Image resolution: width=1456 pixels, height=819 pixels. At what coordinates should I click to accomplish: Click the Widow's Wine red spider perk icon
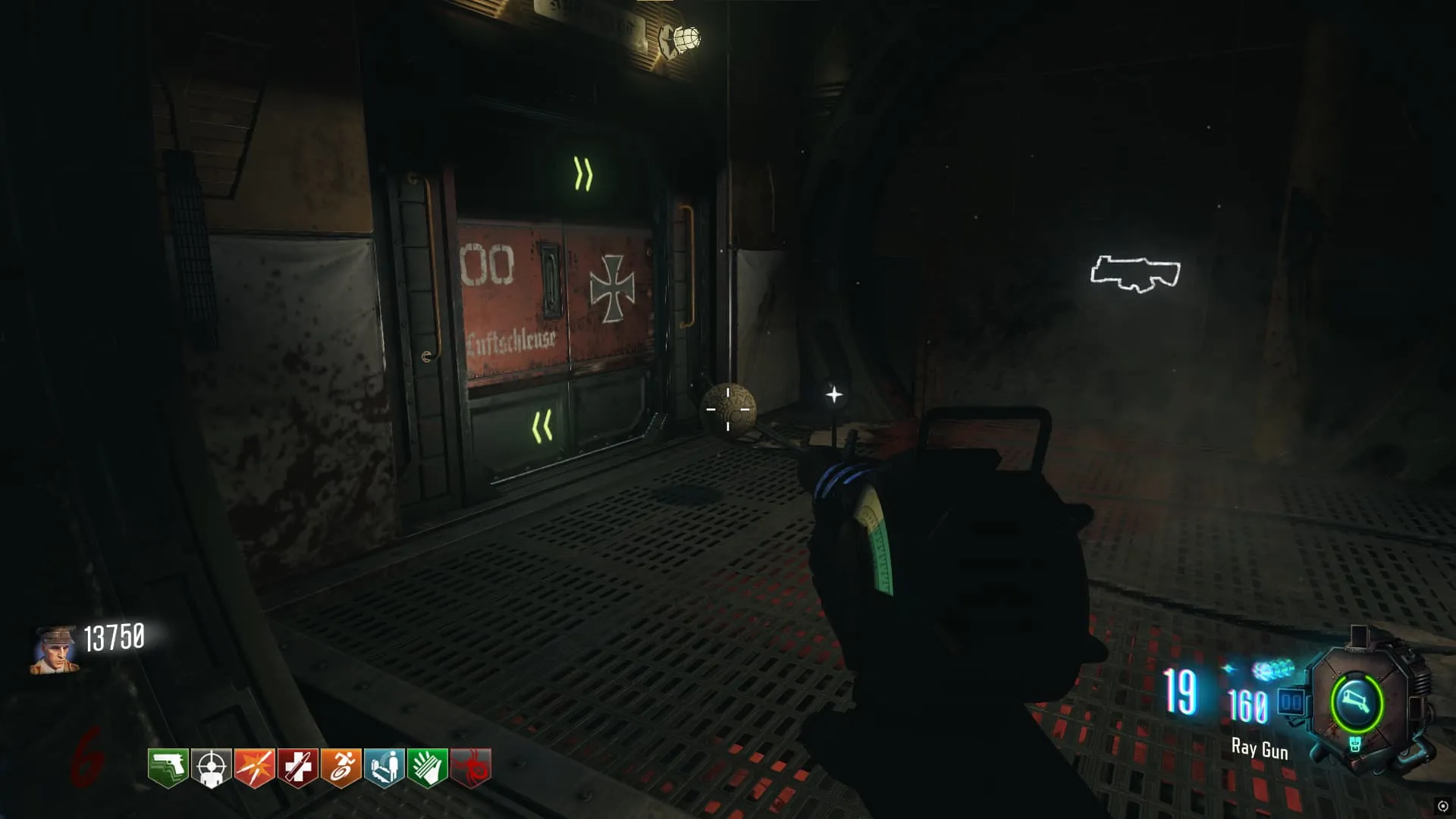pyautogui.click(x=471, y=768)
